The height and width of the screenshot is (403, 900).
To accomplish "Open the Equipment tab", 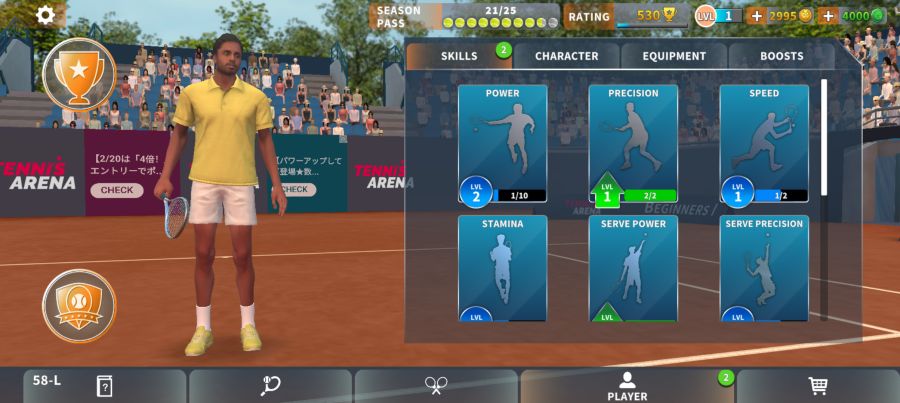I will [x=674, y=56].
